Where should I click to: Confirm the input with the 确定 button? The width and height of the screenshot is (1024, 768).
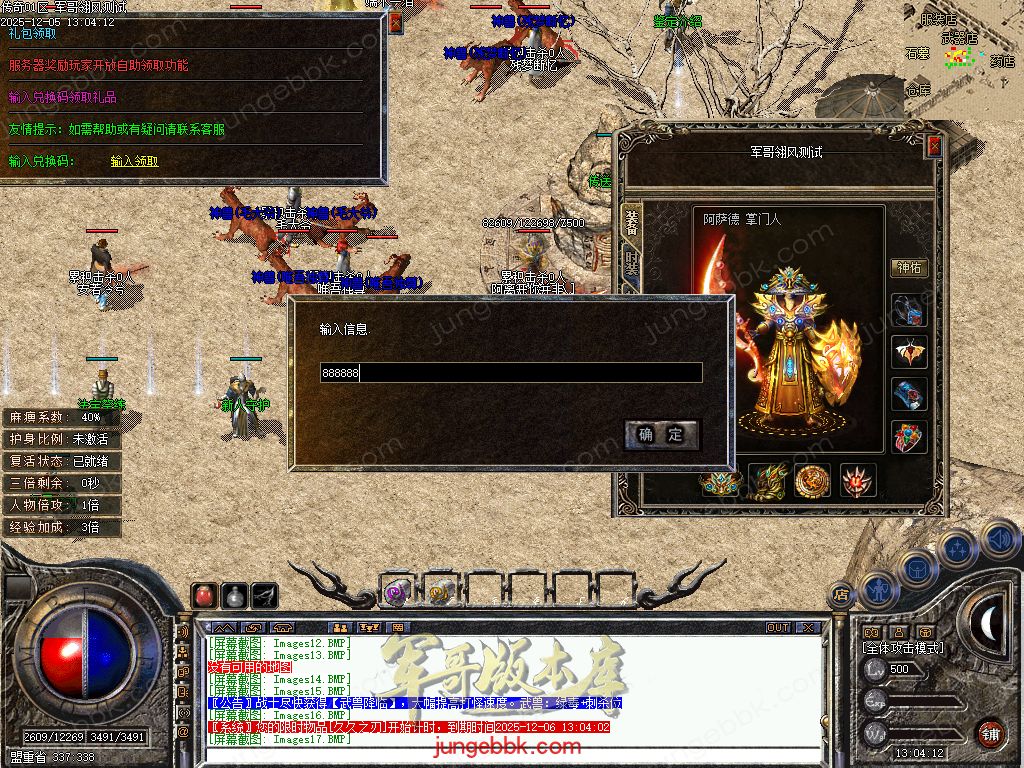click(x=661, y=434)
